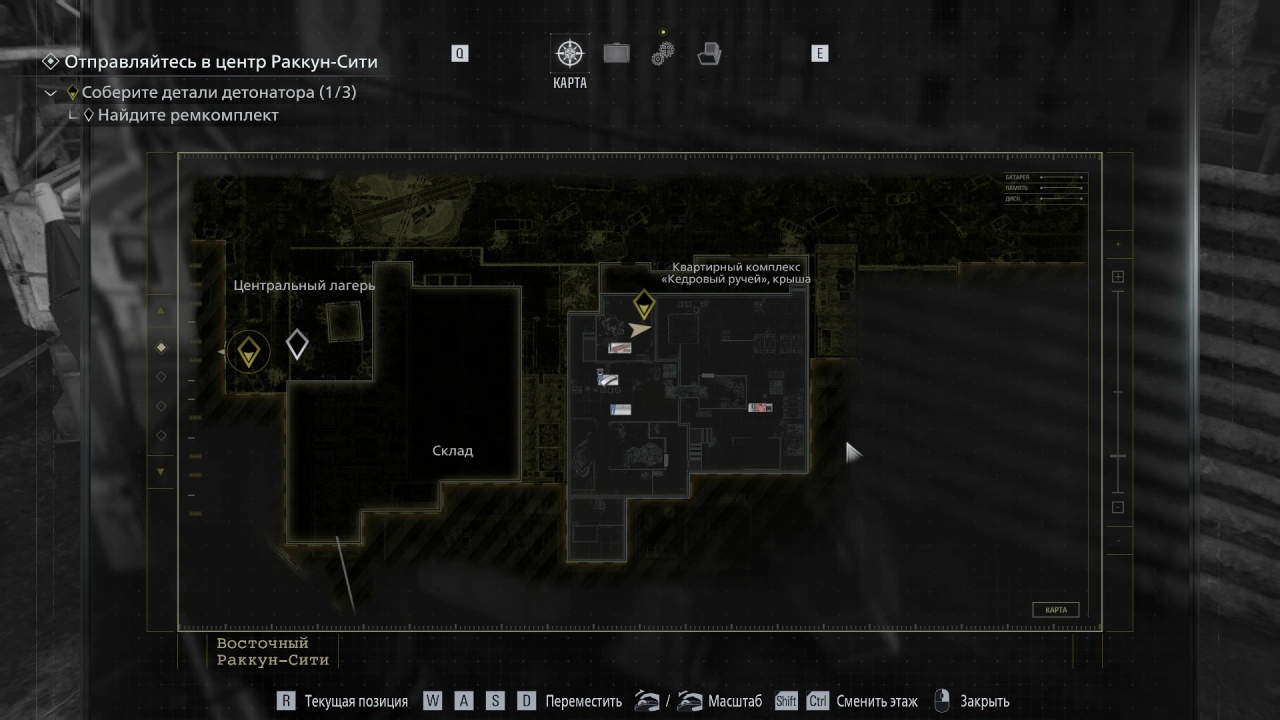
Task: Go down one floor with down arrow
Action: tap(161, 471)
